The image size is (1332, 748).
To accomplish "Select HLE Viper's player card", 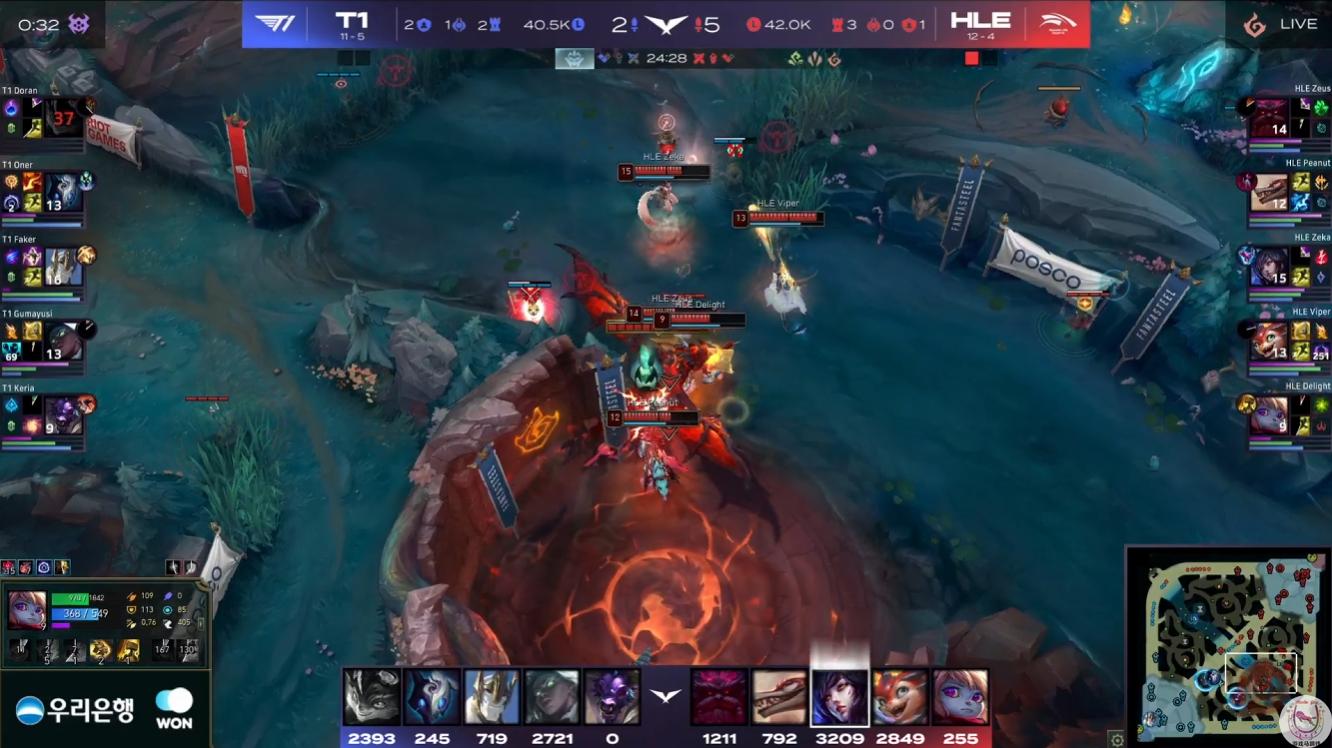I will (1288, 341).
